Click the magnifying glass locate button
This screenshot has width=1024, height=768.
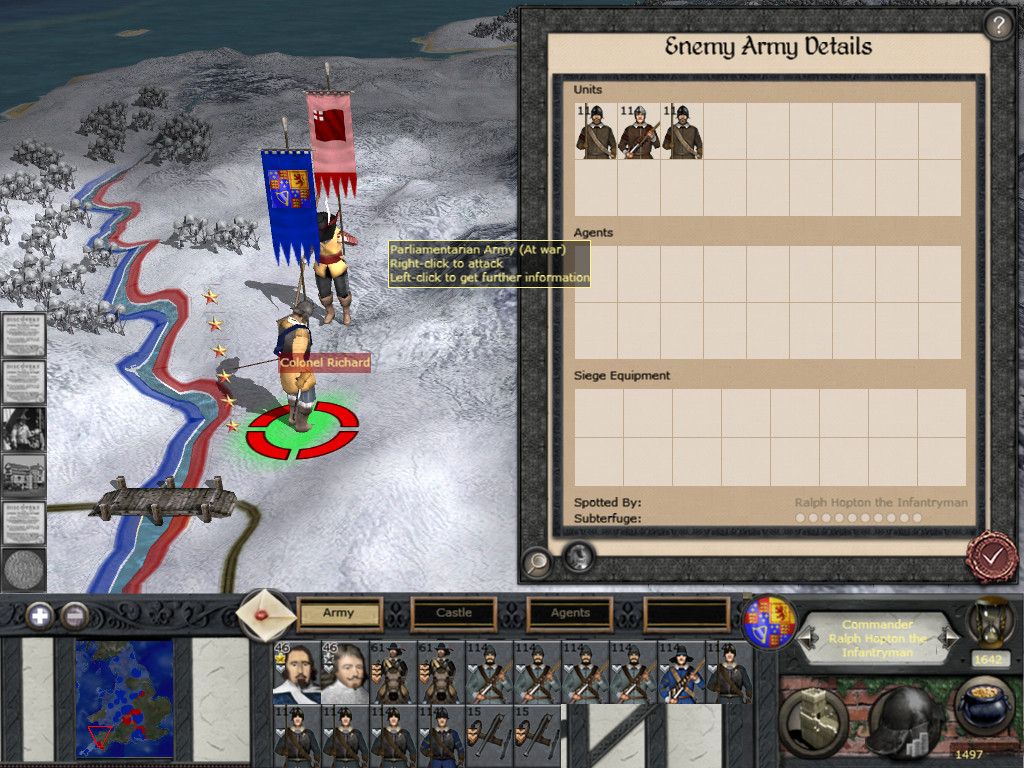[x=537, y=563]
